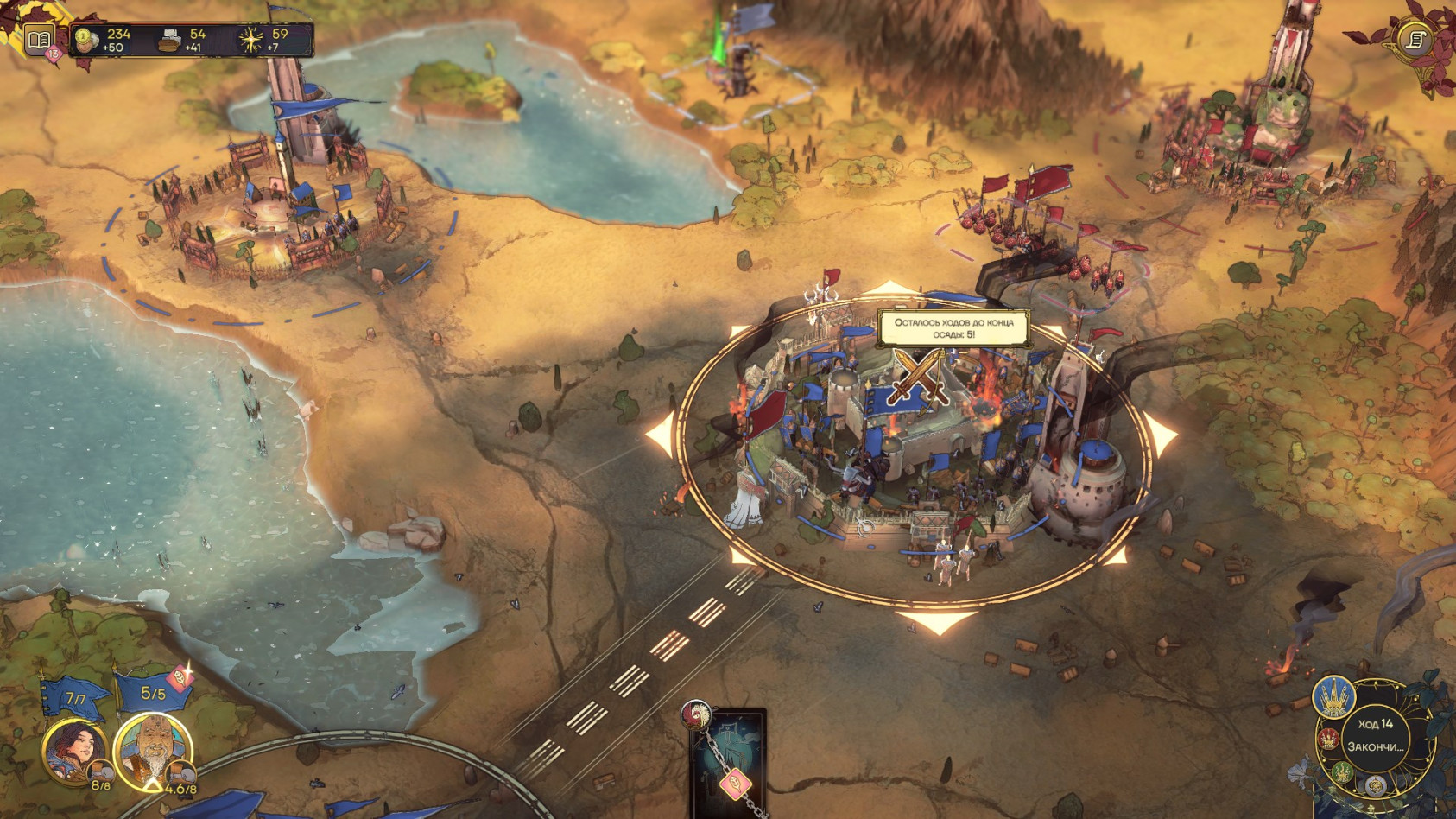Viewport: 1456px width, 819px height.
Task: Select the red-haired woman hero portrait
Action: point(73,749)
